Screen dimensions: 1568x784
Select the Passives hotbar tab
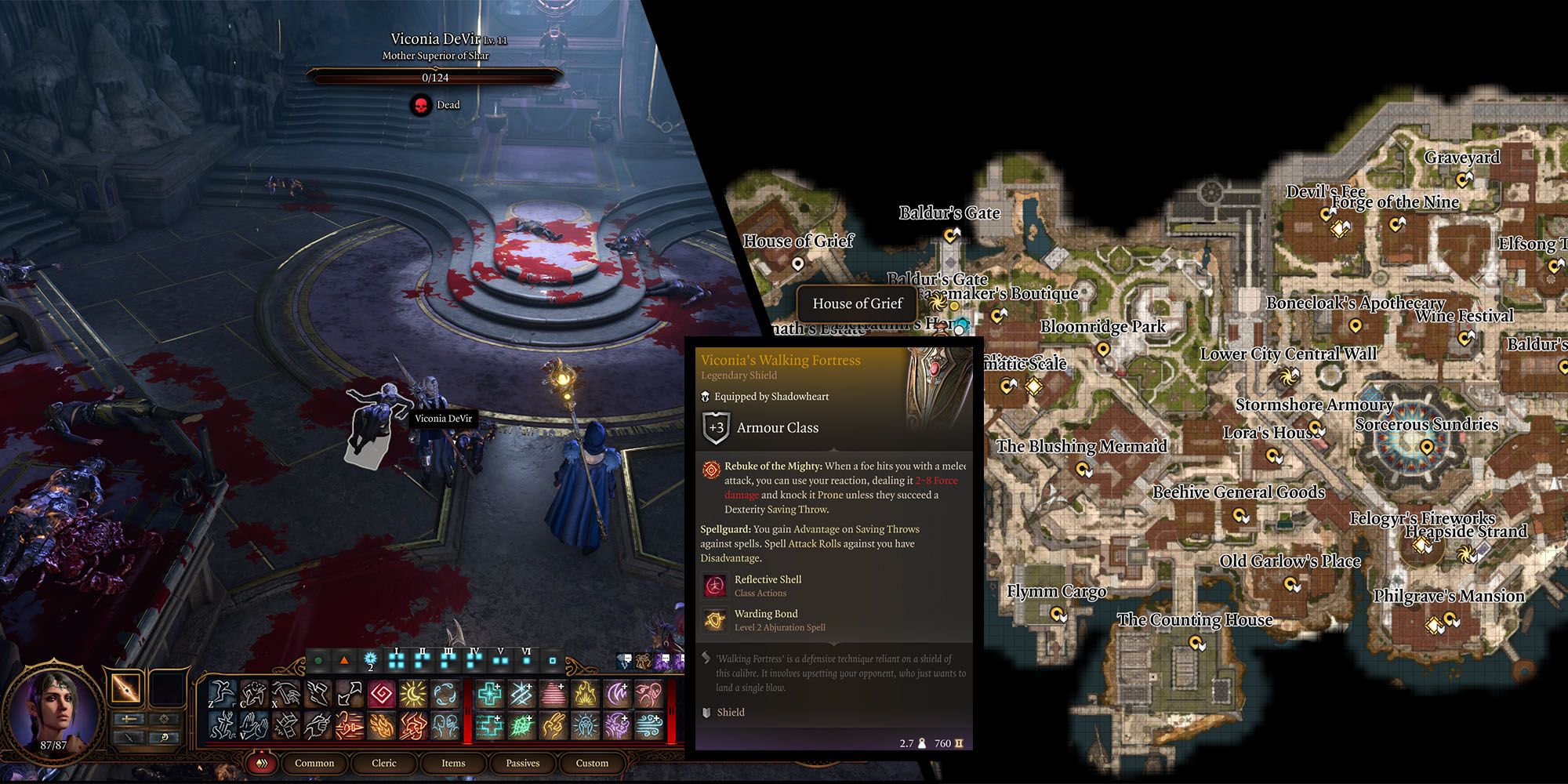pos(523,763)
